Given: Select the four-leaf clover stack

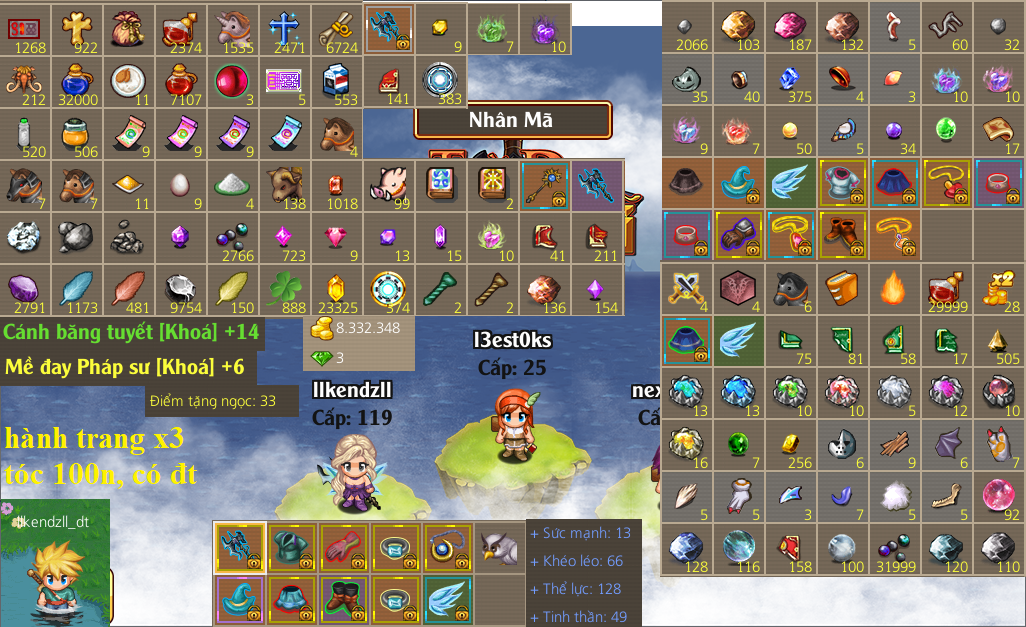Looking at the screenshot, I should click(x=286, y=289).
